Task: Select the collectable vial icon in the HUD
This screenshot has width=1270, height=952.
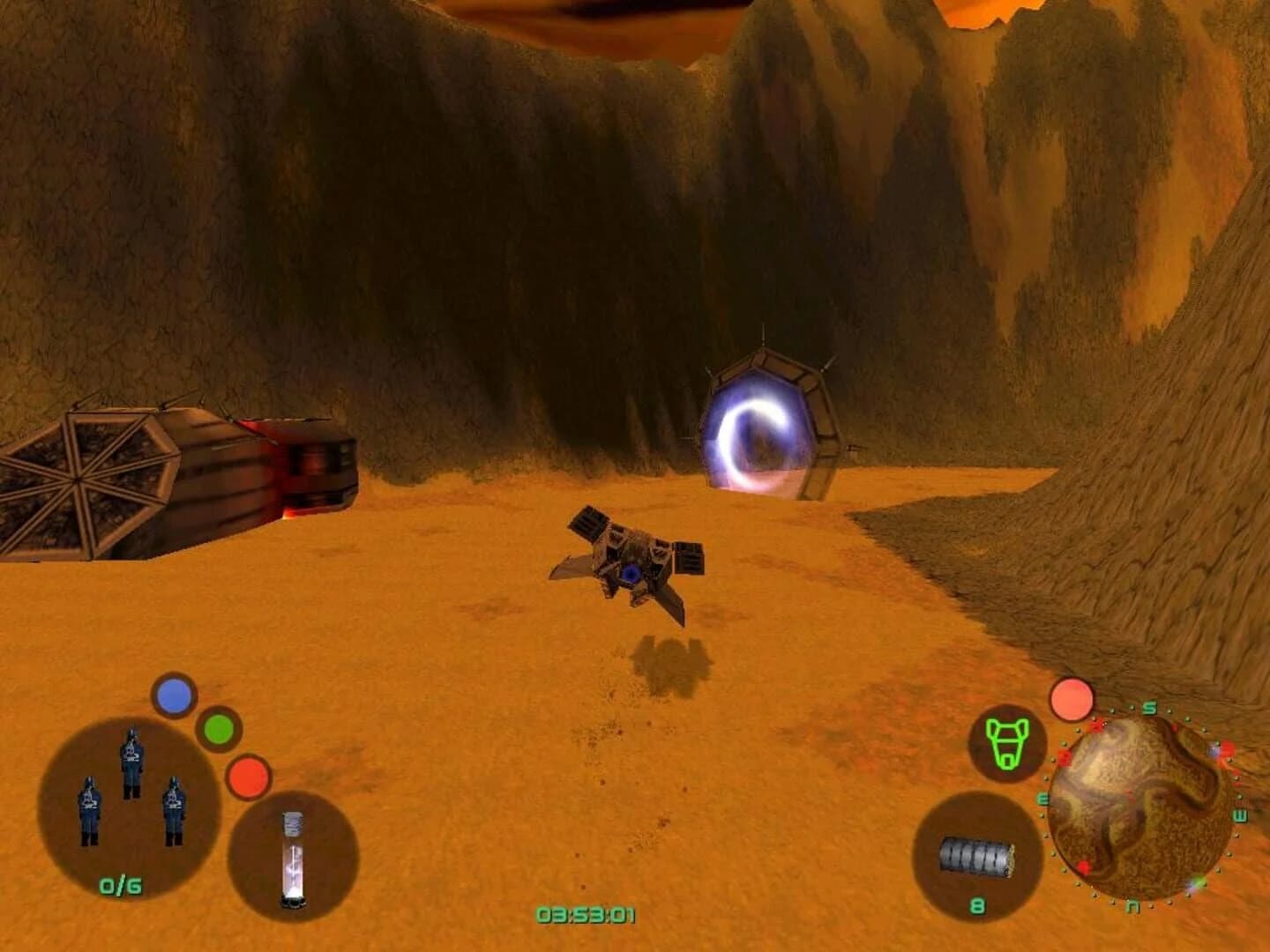Action: point(294,859)
